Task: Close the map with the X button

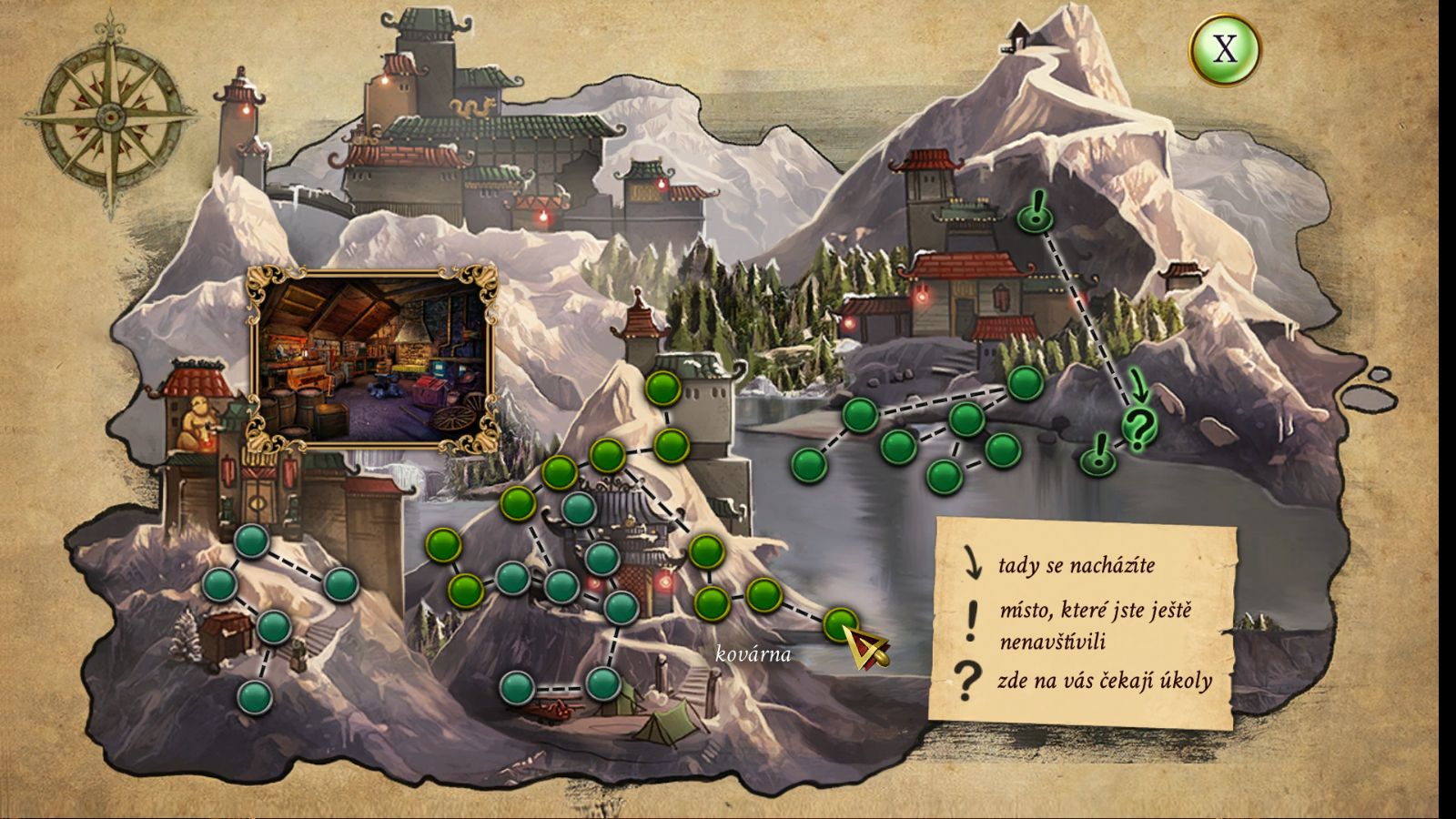Action: 1225,49
